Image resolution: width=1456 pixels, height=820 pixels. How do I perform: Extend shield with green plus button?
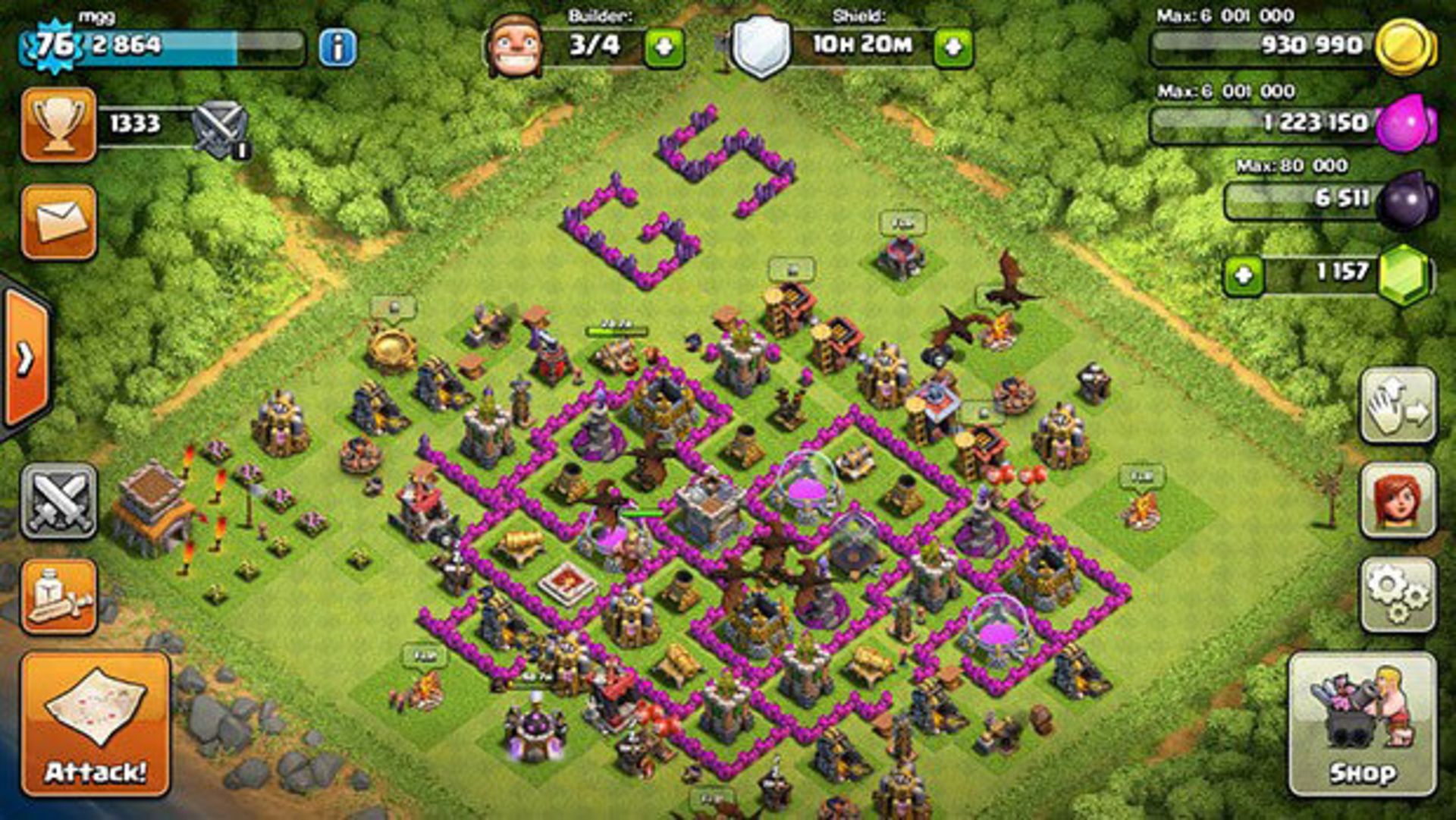click(953, 48)
